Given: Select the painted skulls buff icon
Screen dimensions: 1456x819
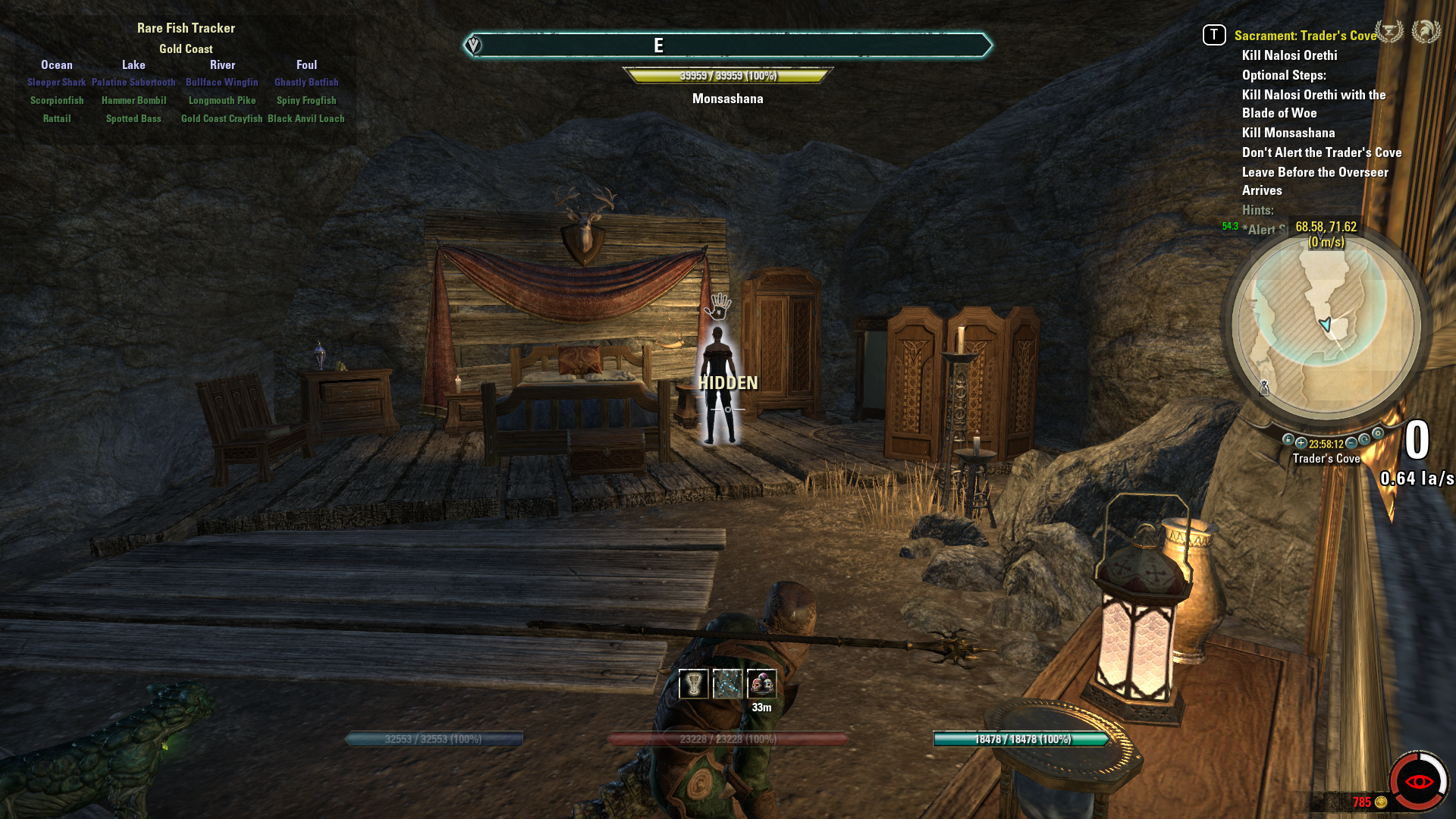Looking at the screenshot, I should coord(761,684).
